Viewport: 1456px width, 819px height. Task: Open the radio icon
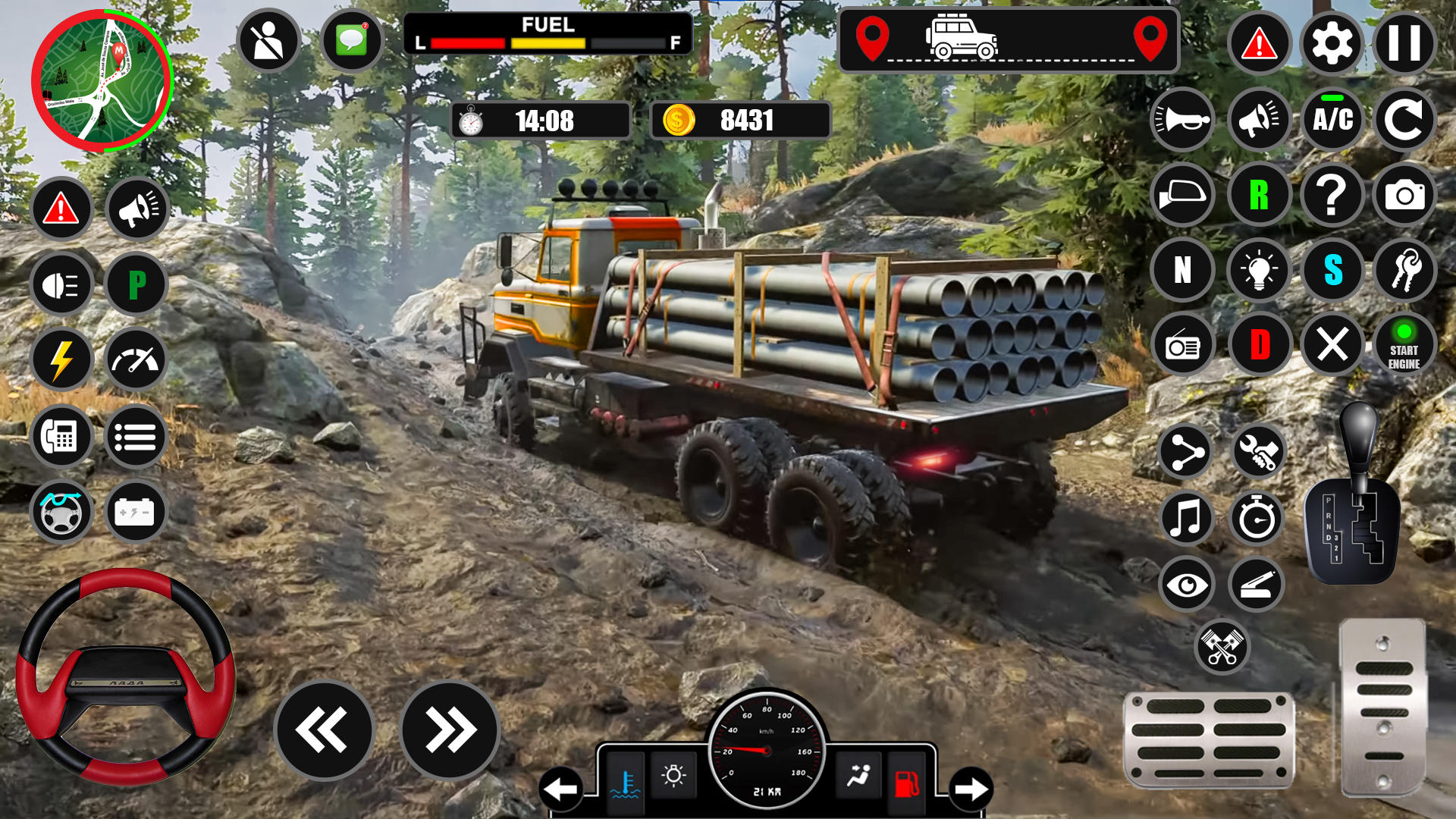coord(1183,345)
